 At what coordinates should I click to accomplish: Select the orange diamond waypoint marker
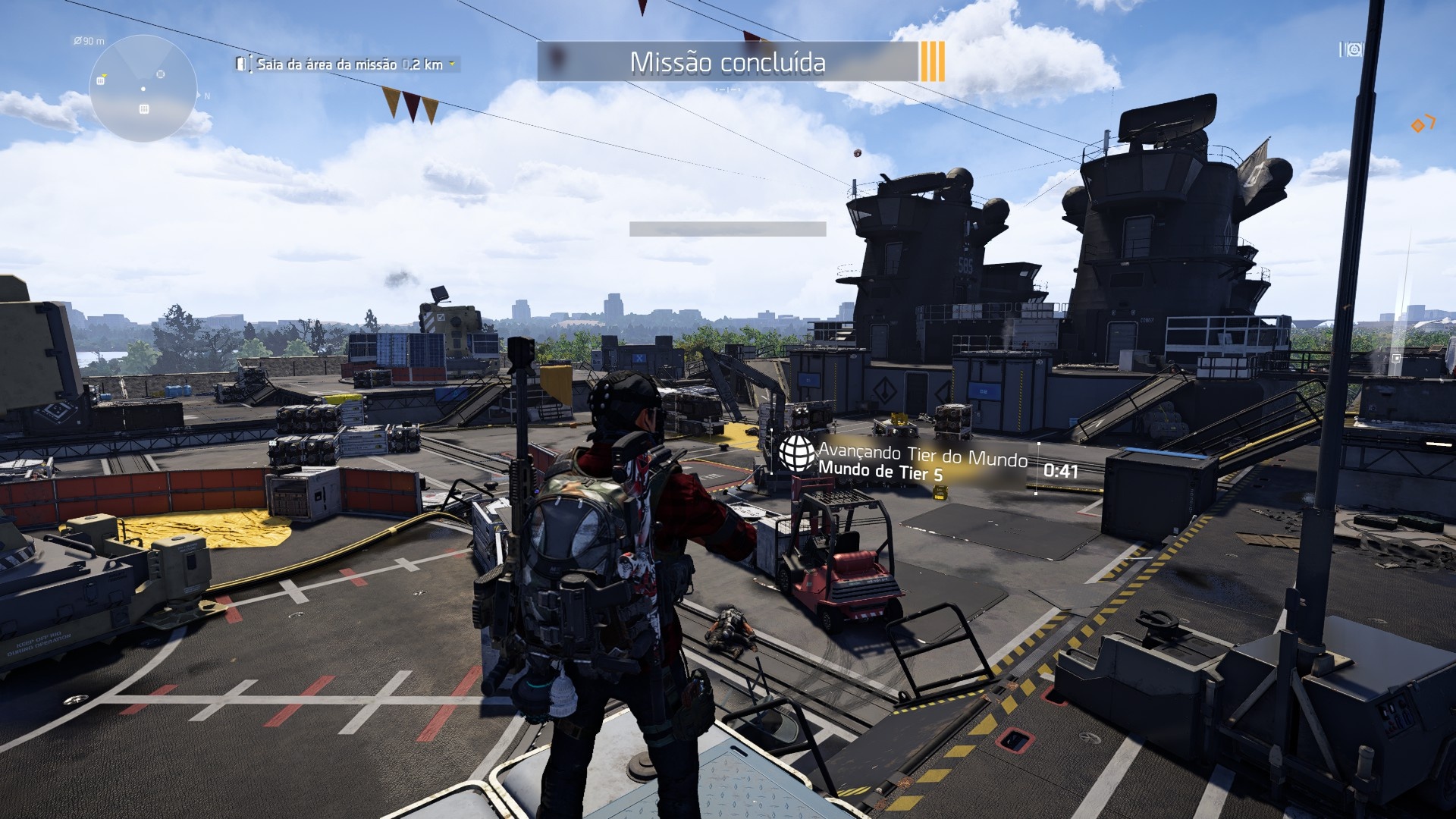(1417, 126)
